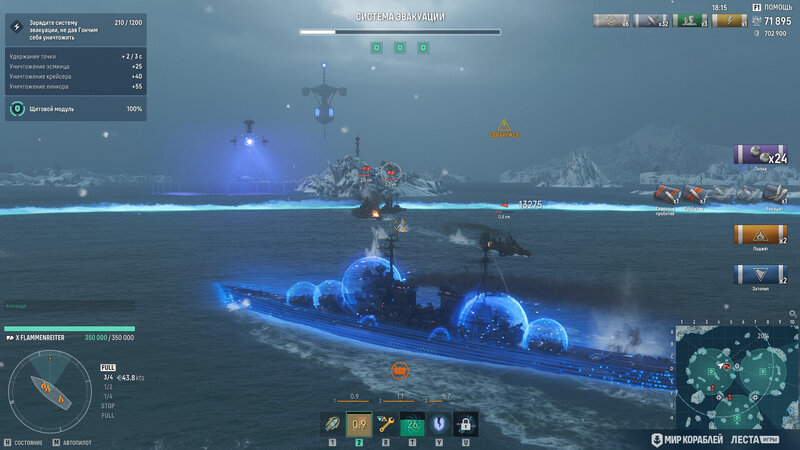Click the Щитовой модуль shield module entry
800x450 pixels.
point(75,108)
